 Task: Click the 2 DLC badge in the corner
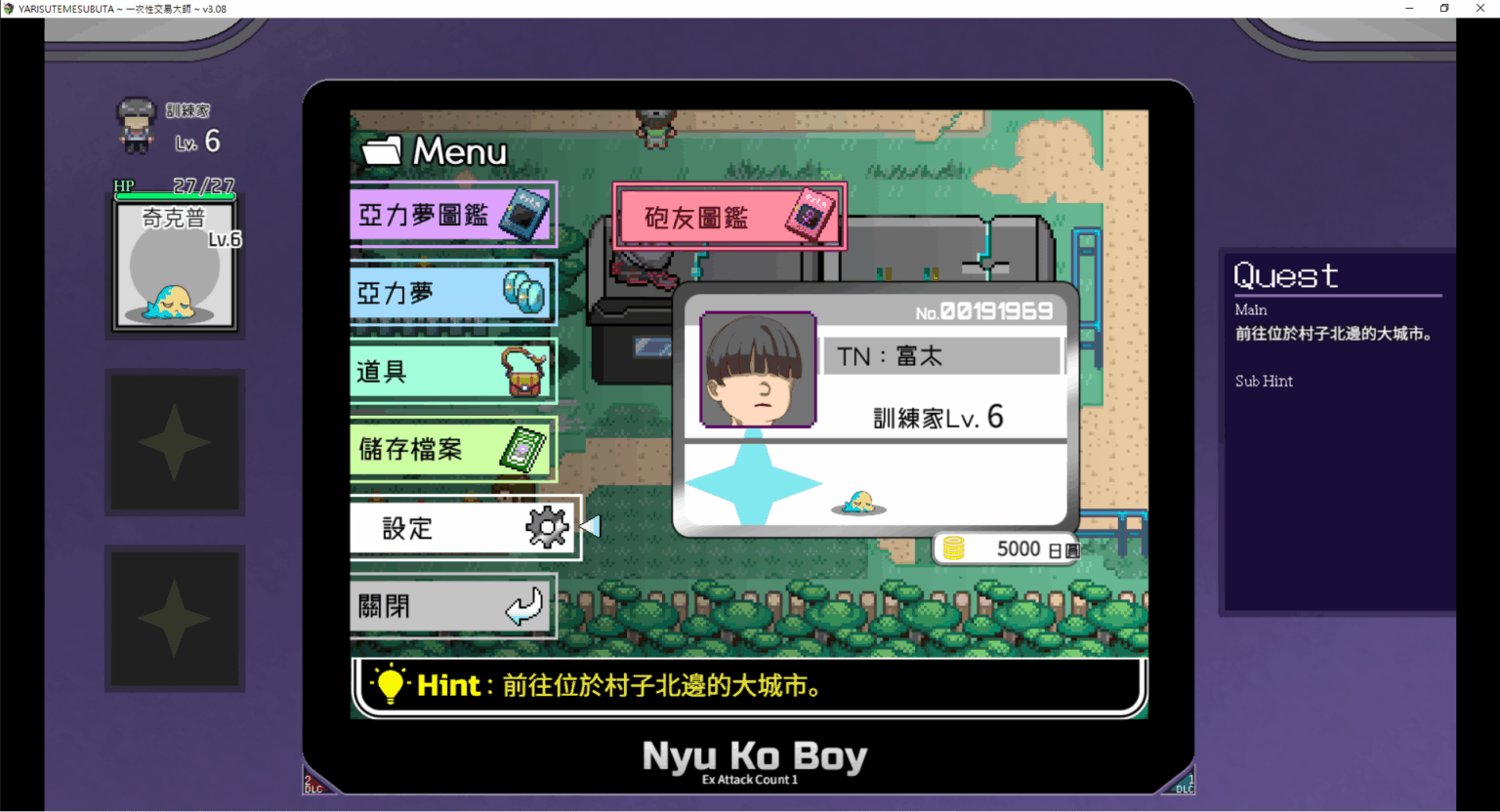314,782
